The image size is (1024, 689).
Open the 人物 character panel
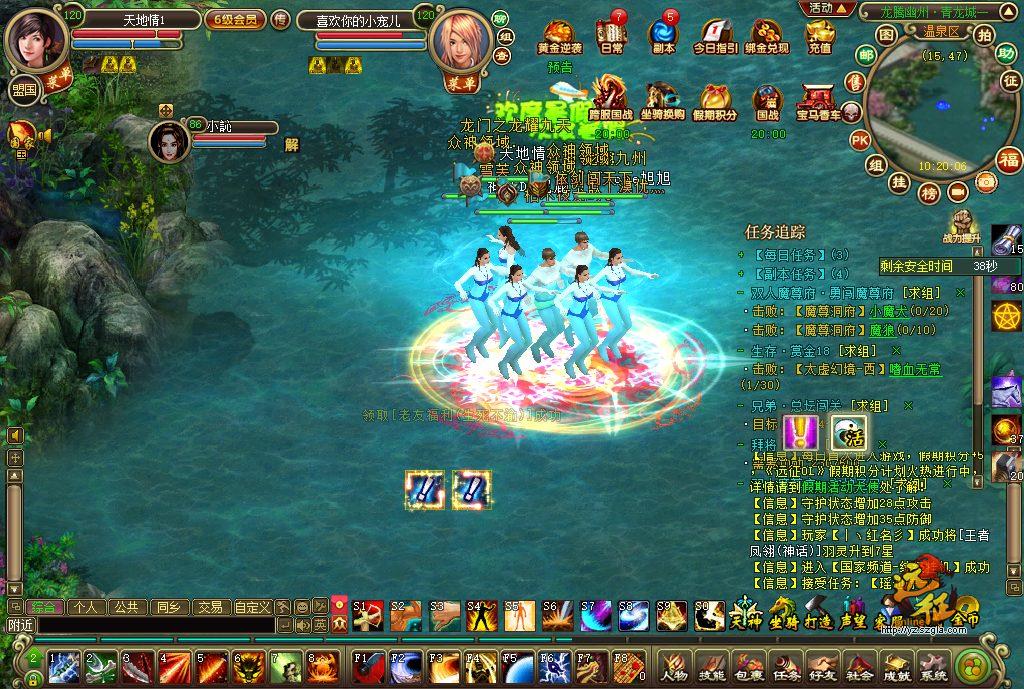[x=673, y=665]
